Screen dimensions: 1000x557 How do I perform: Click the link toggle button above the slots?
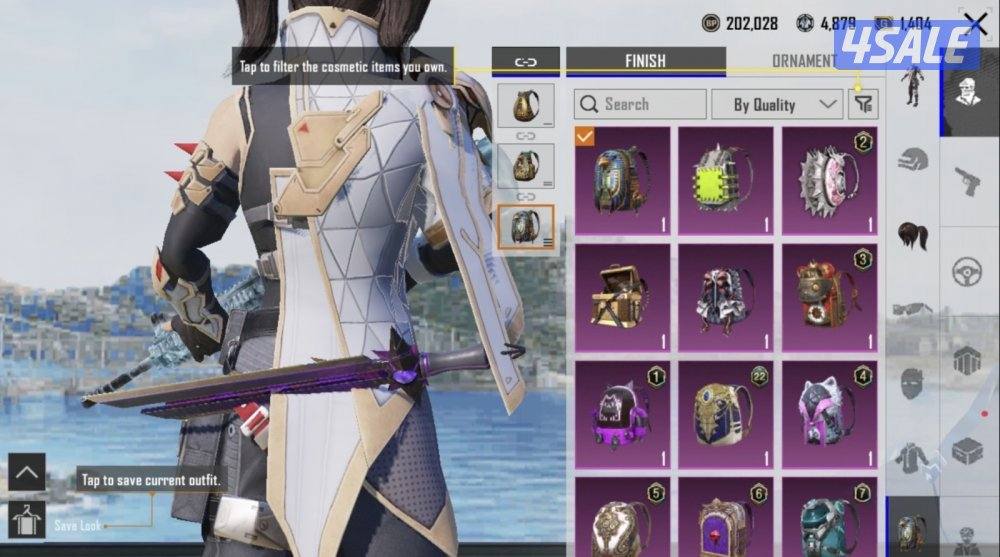[x=525, y=62]
